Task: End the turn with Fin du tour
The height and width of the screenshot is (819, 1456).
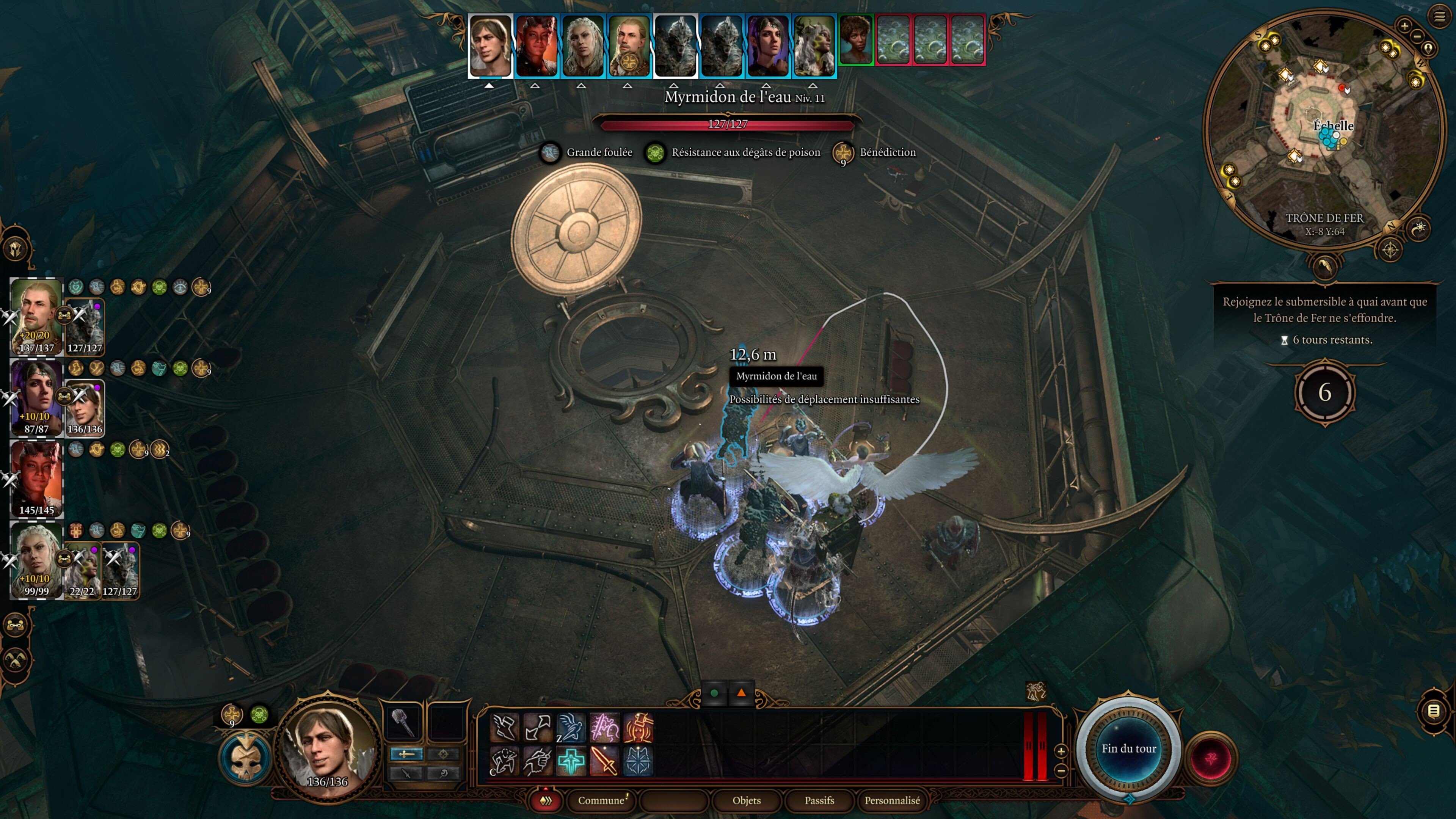Action: point(1128,748)
